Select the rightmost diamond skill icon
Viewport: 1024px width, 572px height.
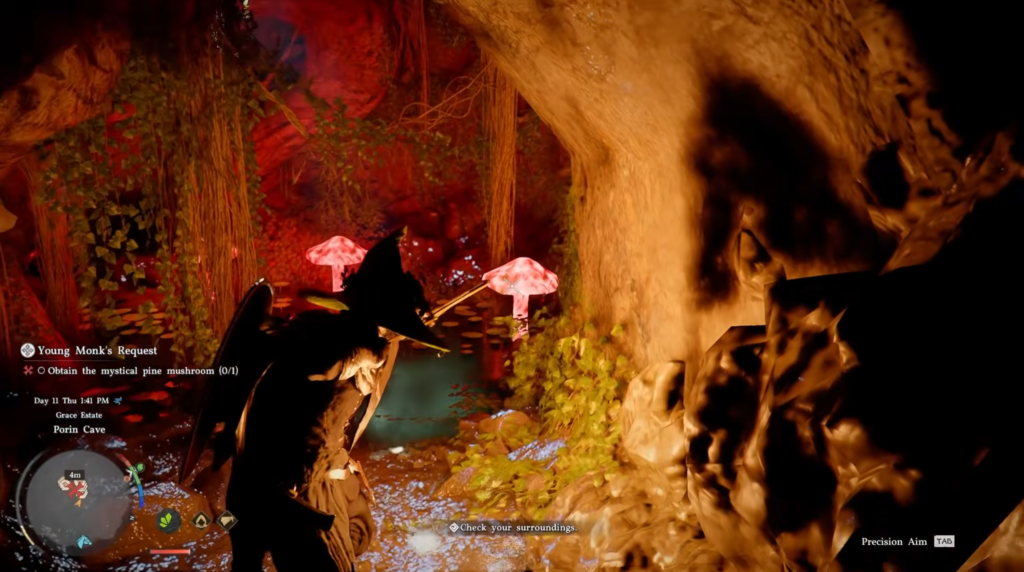[x=227, y=520]
